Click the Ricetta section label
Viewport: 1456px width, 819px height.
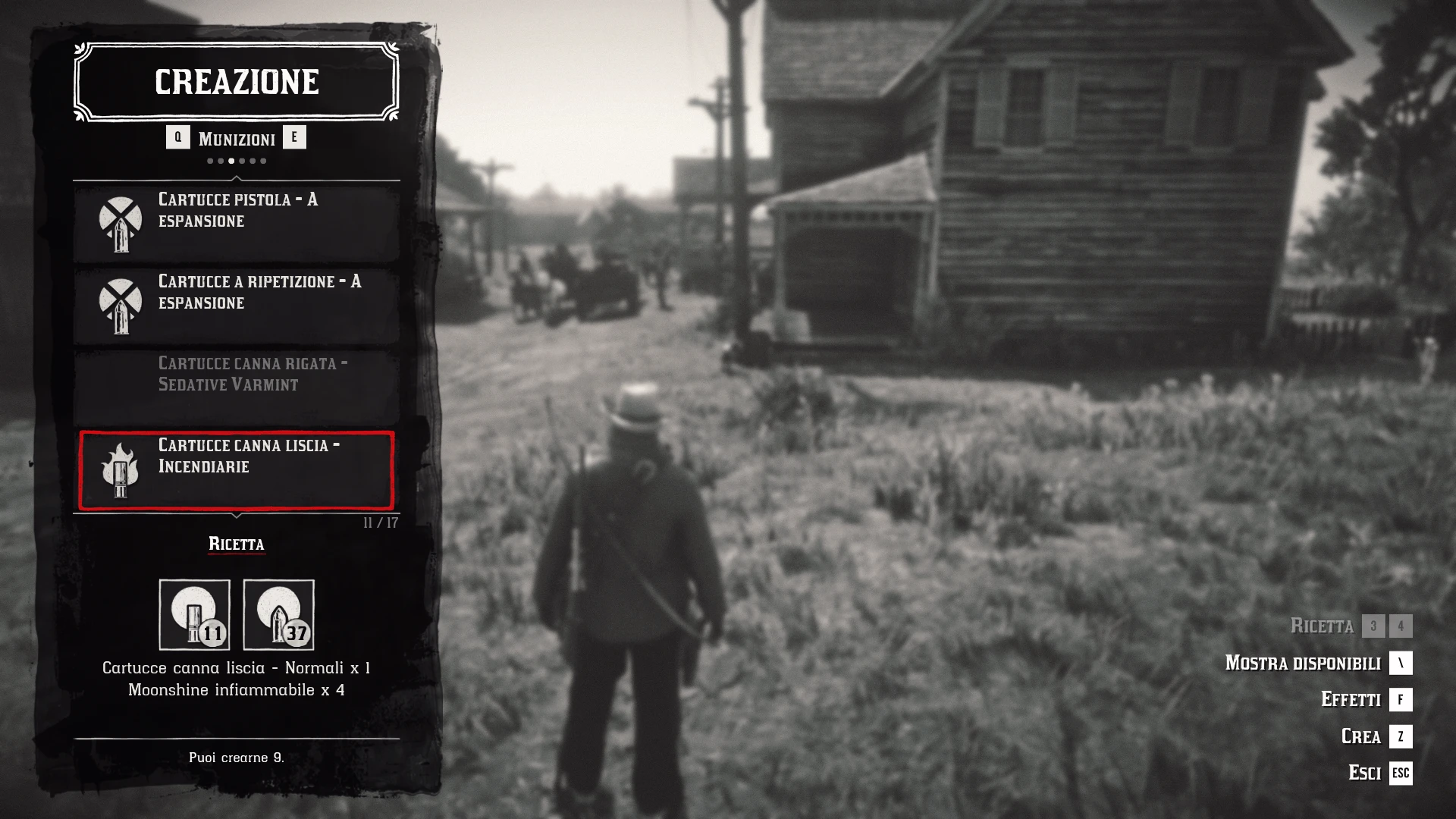pyautogui.click(x=237, y=544)
